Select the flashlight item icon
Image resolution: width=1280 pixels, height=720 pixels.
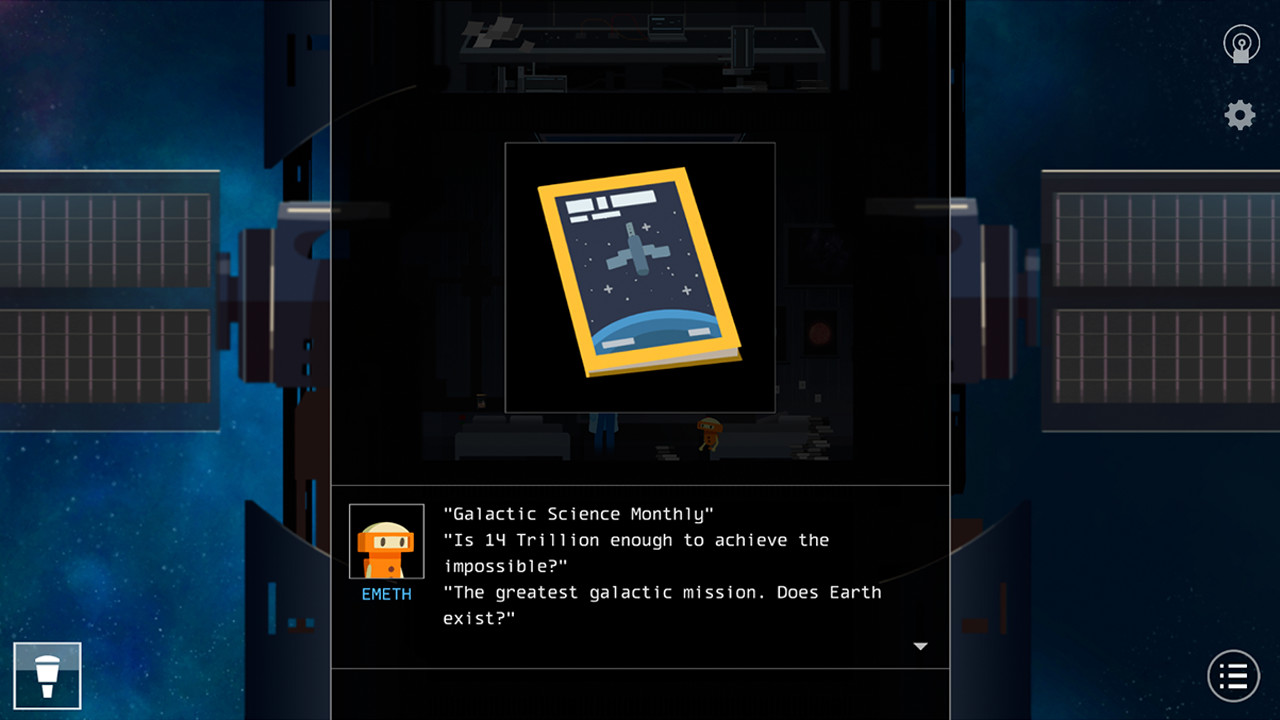coord(47,675)
